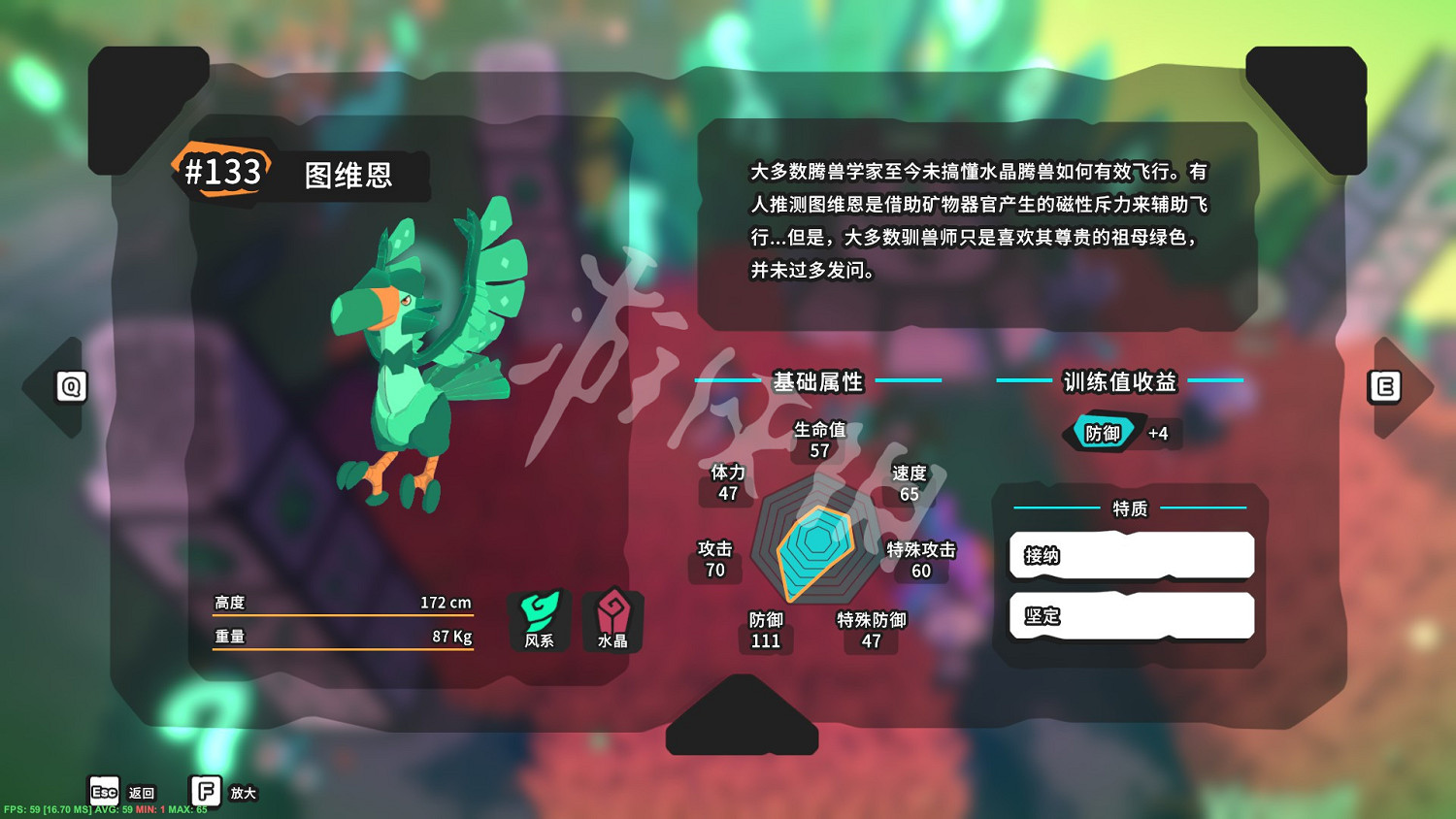Select the 坚定 trait entry

[x=1131, y=616]
